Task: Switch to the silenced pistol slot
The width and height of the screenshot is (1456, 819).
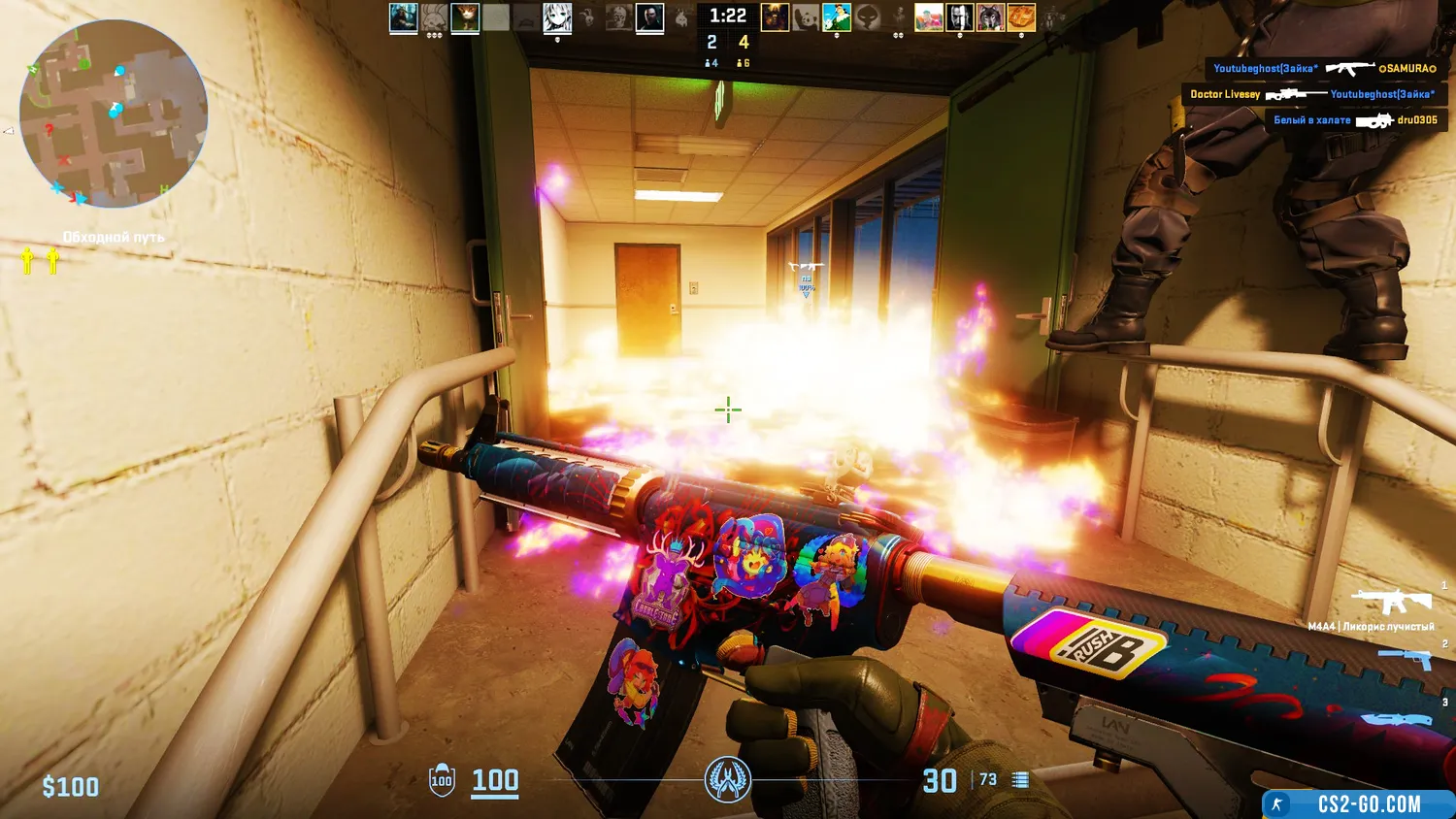Action: [x=1405, y=659]
